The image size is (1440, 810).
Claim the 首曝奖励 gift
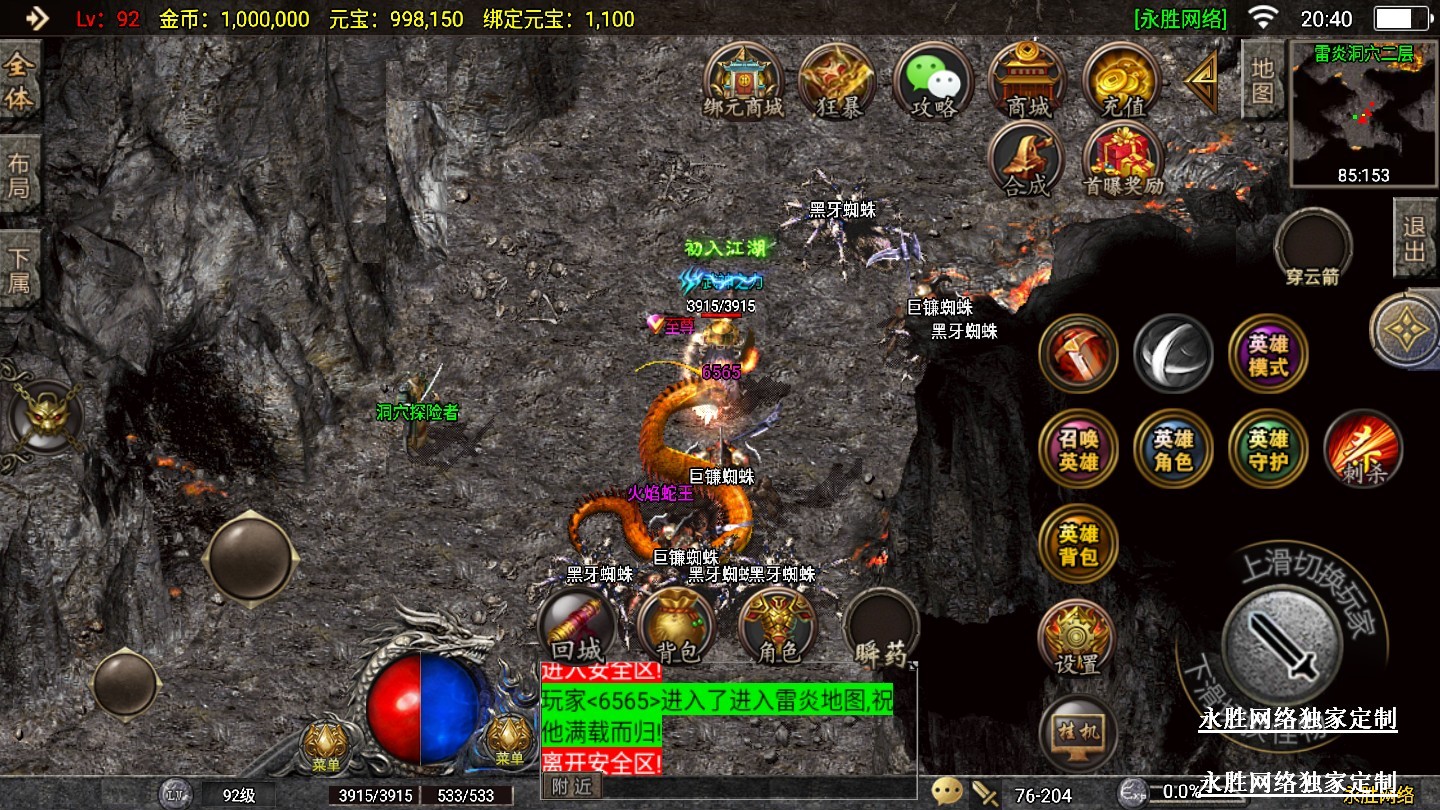tap(1123, 160)
